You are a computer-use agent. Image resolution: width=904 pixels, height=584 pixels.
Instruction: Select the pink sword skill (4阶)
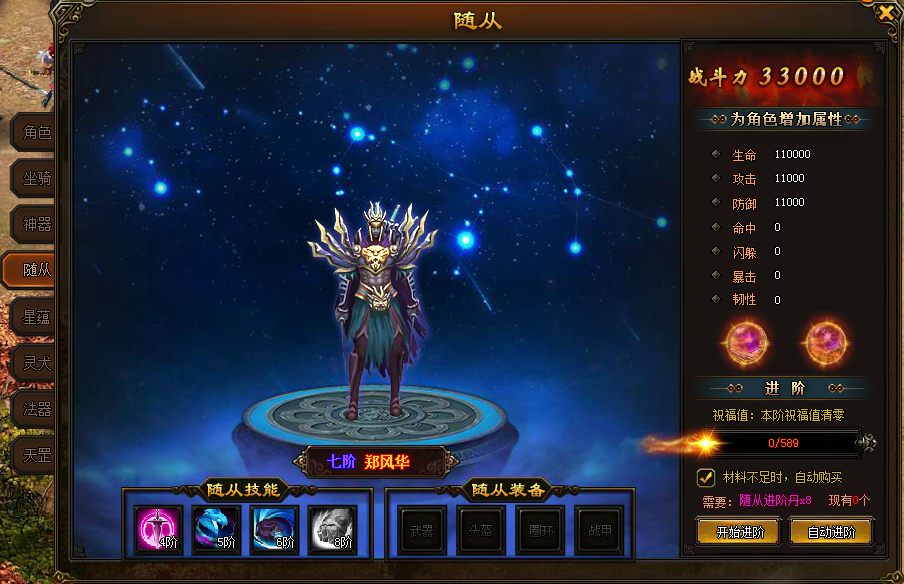click(x=158, y=530)
